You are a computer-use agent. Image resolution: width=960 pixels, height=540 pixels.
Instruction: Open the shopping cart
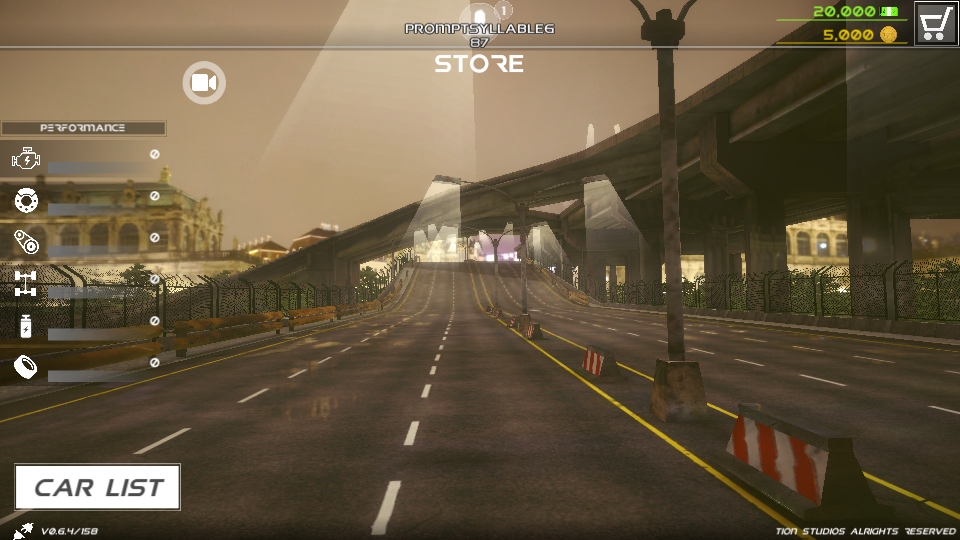click(x=936, y=23)
